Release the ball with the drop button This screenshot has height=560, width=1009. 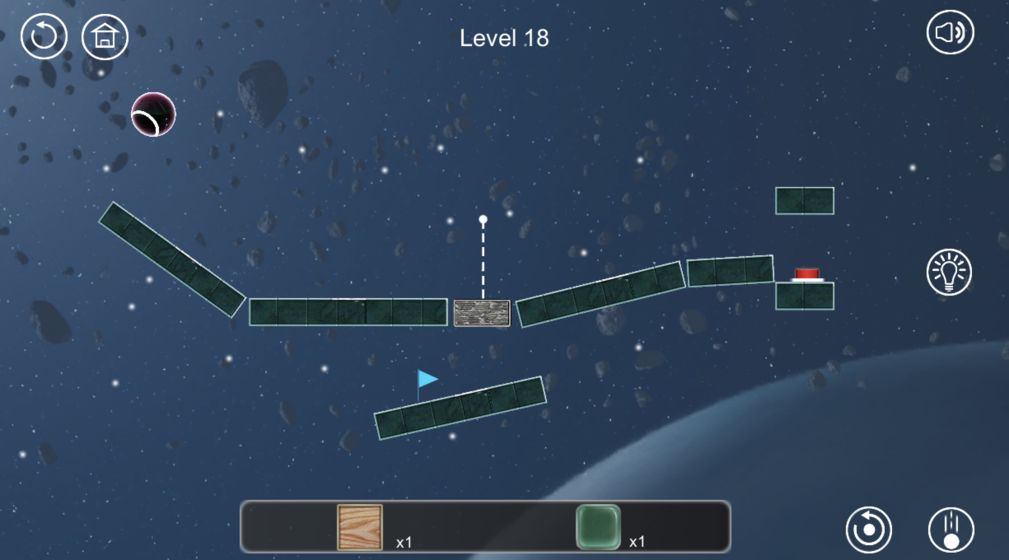(x=950, y=529)
